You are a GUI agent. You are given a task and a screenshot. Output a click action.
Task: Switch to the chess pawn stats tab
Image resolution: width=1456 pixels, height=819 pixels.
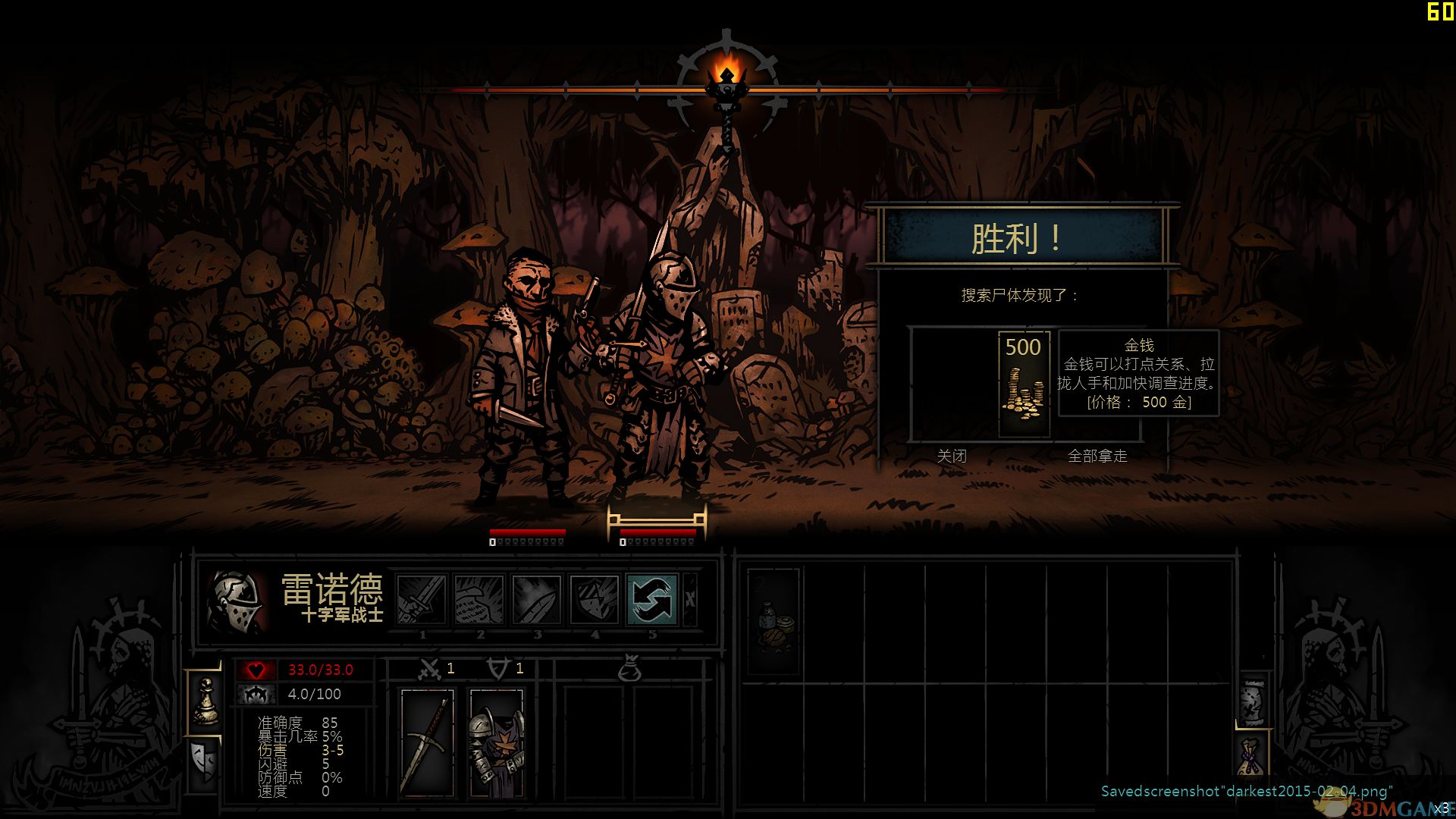205,702
